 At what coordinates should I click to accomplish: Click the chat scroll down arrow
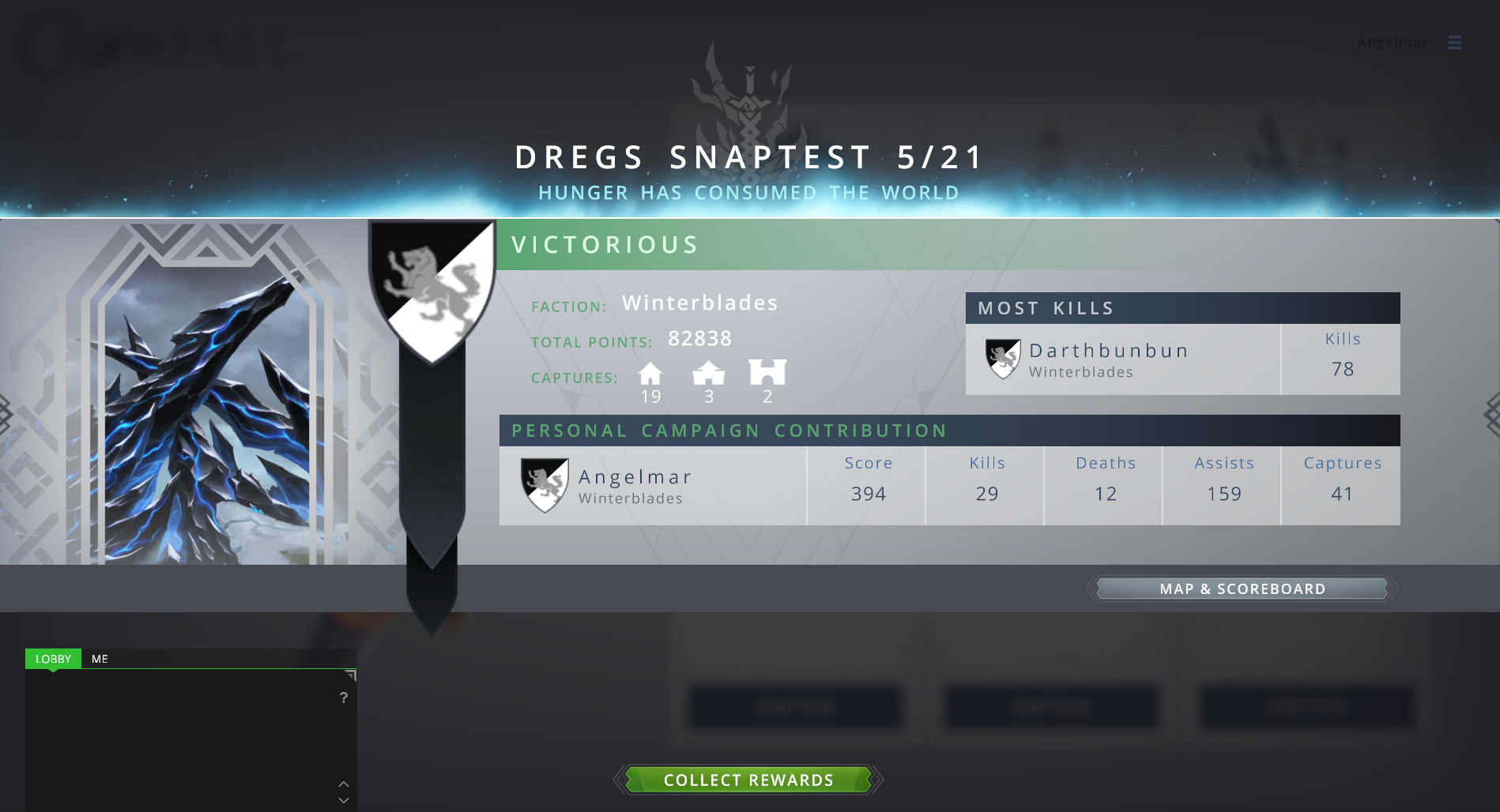tap(344, 800)
